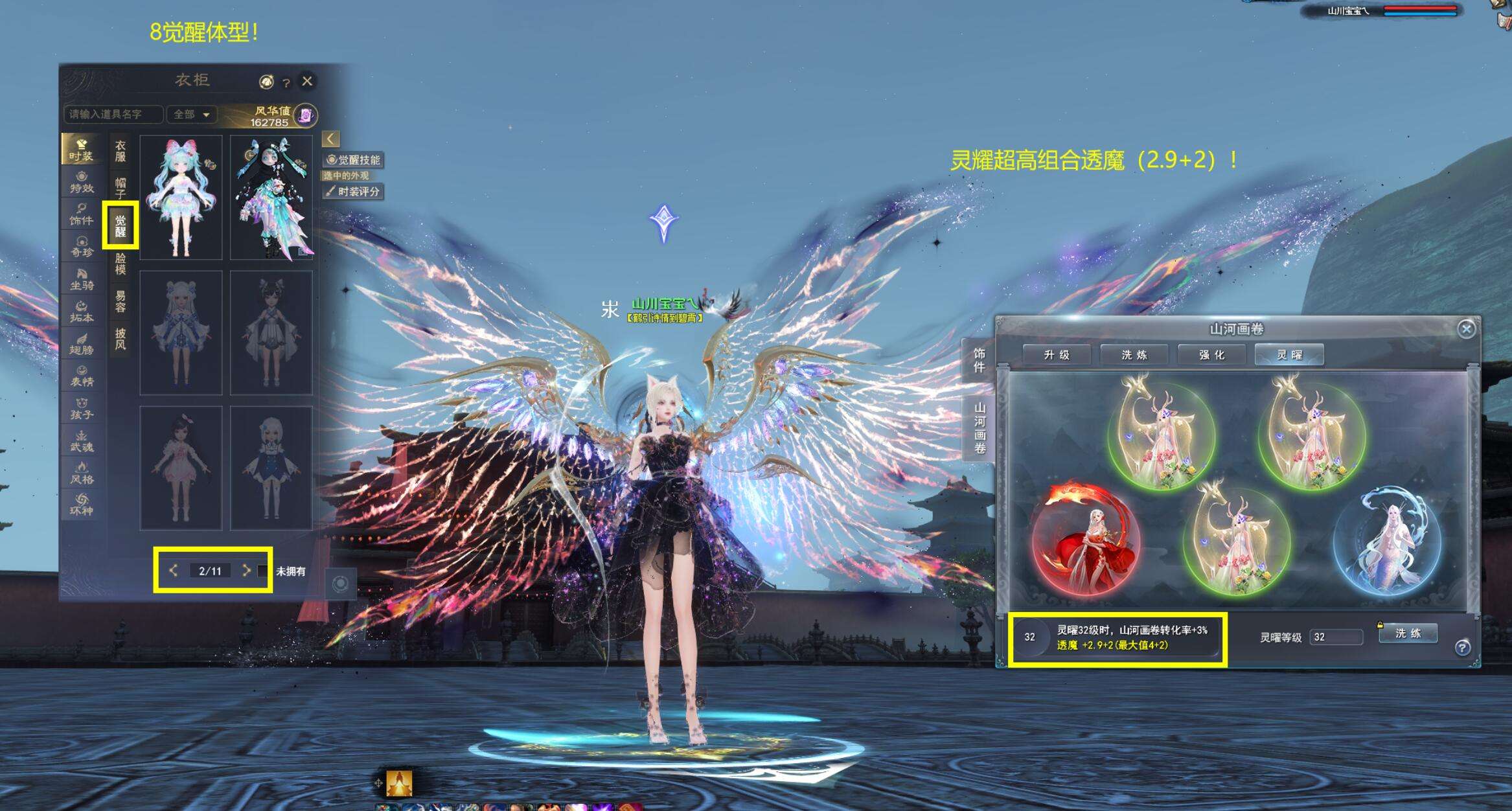1512x811 pixels.
Task: Type in the 请输入道具名字 search box
Action: click(113, 115)
